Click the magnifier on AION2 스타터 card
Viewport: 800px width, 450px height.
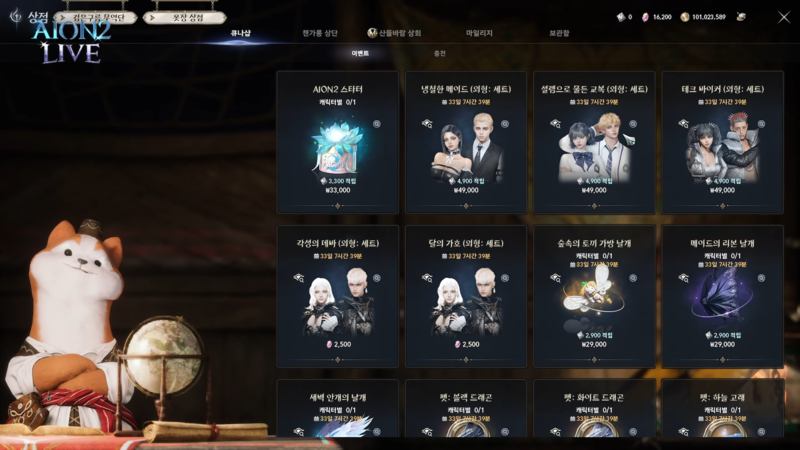[x=377, y=124]
